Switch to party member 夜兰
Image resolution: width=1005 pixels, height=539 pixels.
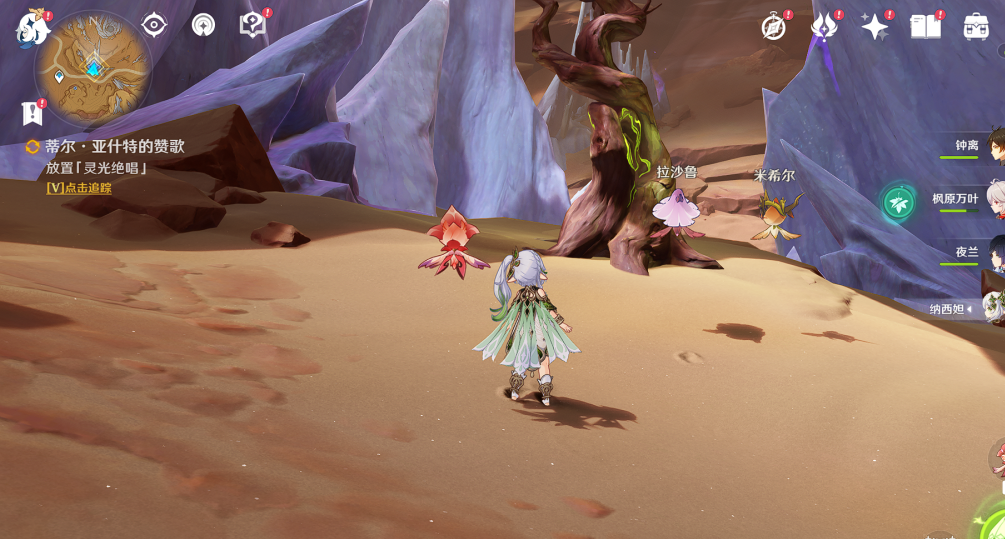coord(968,252)
